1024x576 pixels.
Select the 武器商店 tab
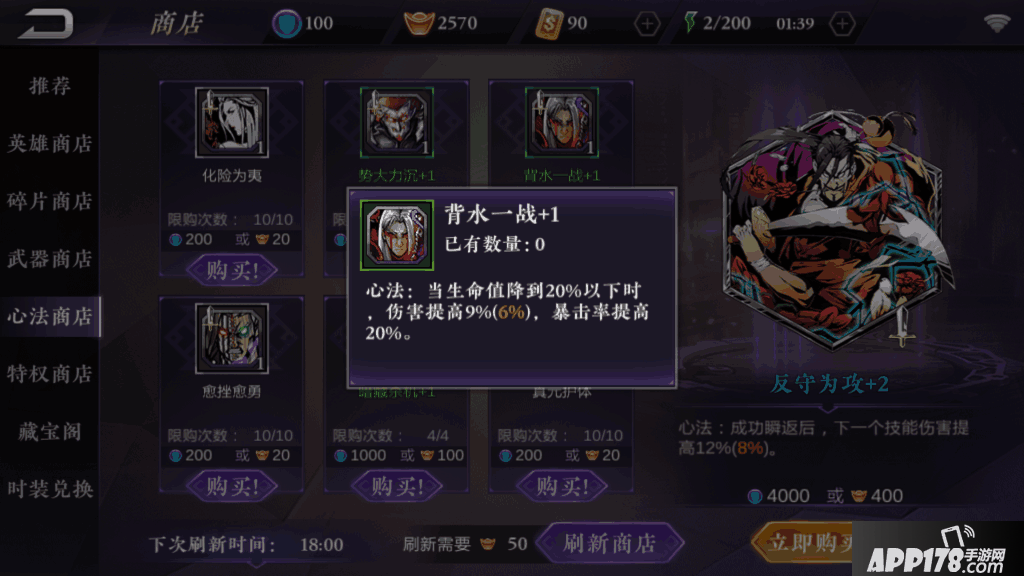(50, 259)
